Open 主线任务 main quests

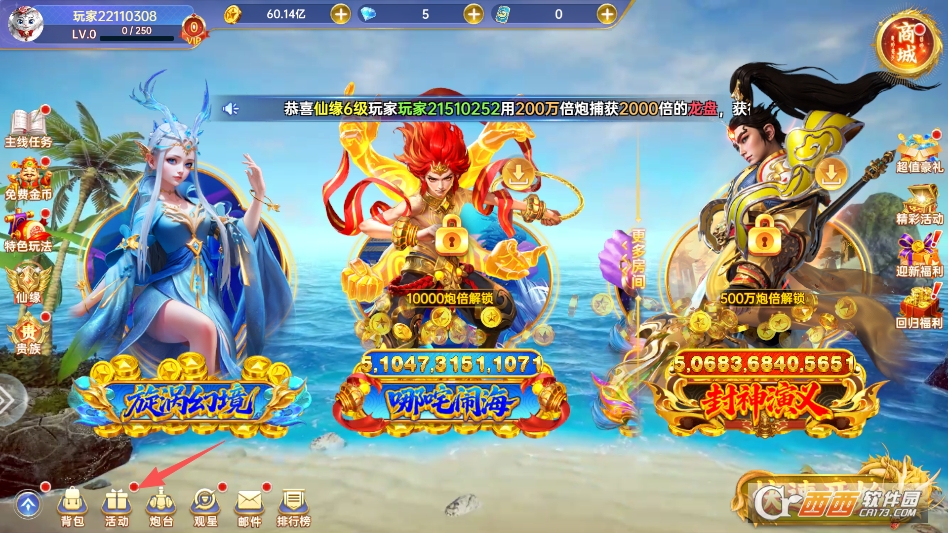tap(28, 129)
